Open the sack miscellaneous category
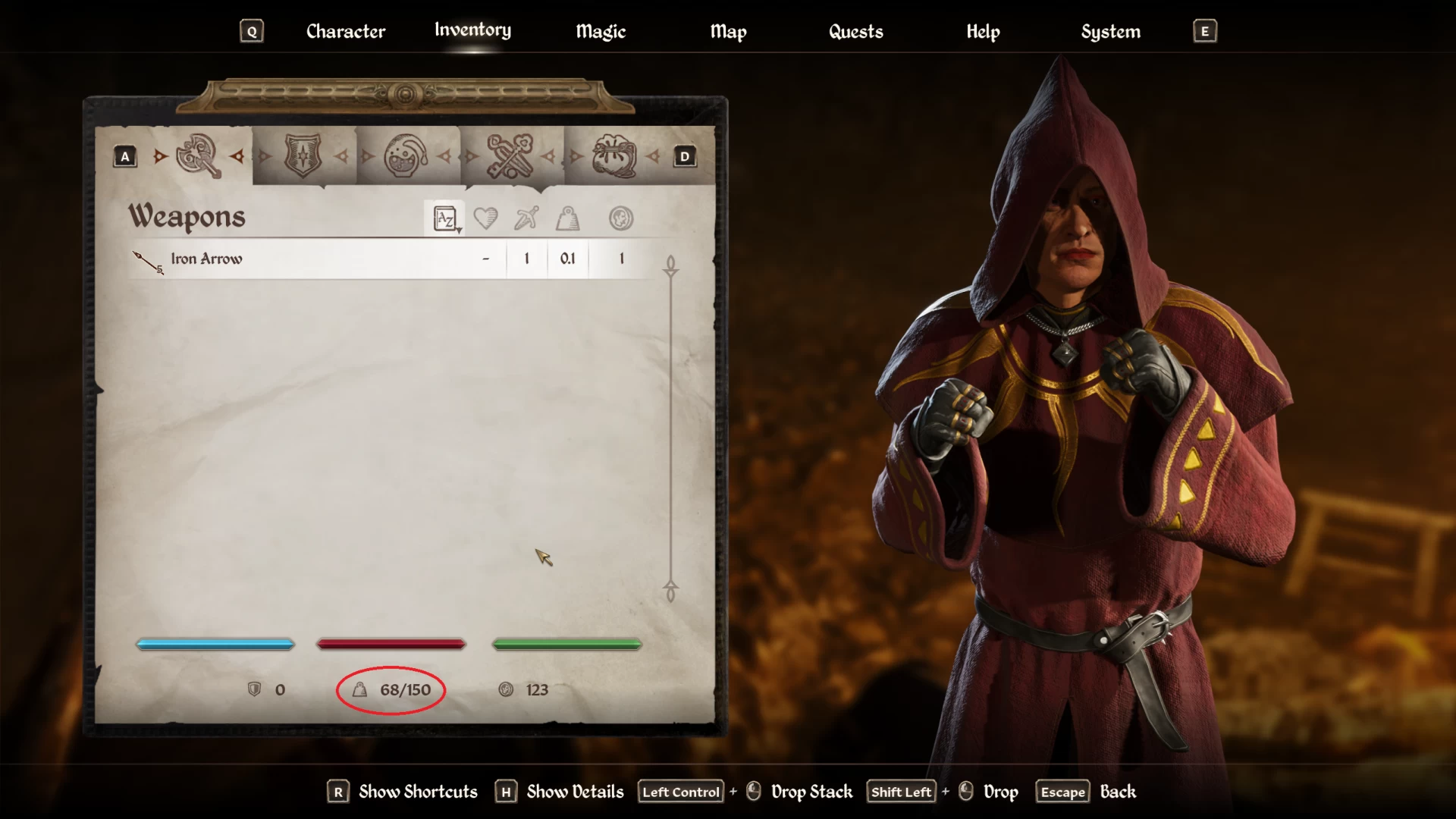 coord(613,156)
